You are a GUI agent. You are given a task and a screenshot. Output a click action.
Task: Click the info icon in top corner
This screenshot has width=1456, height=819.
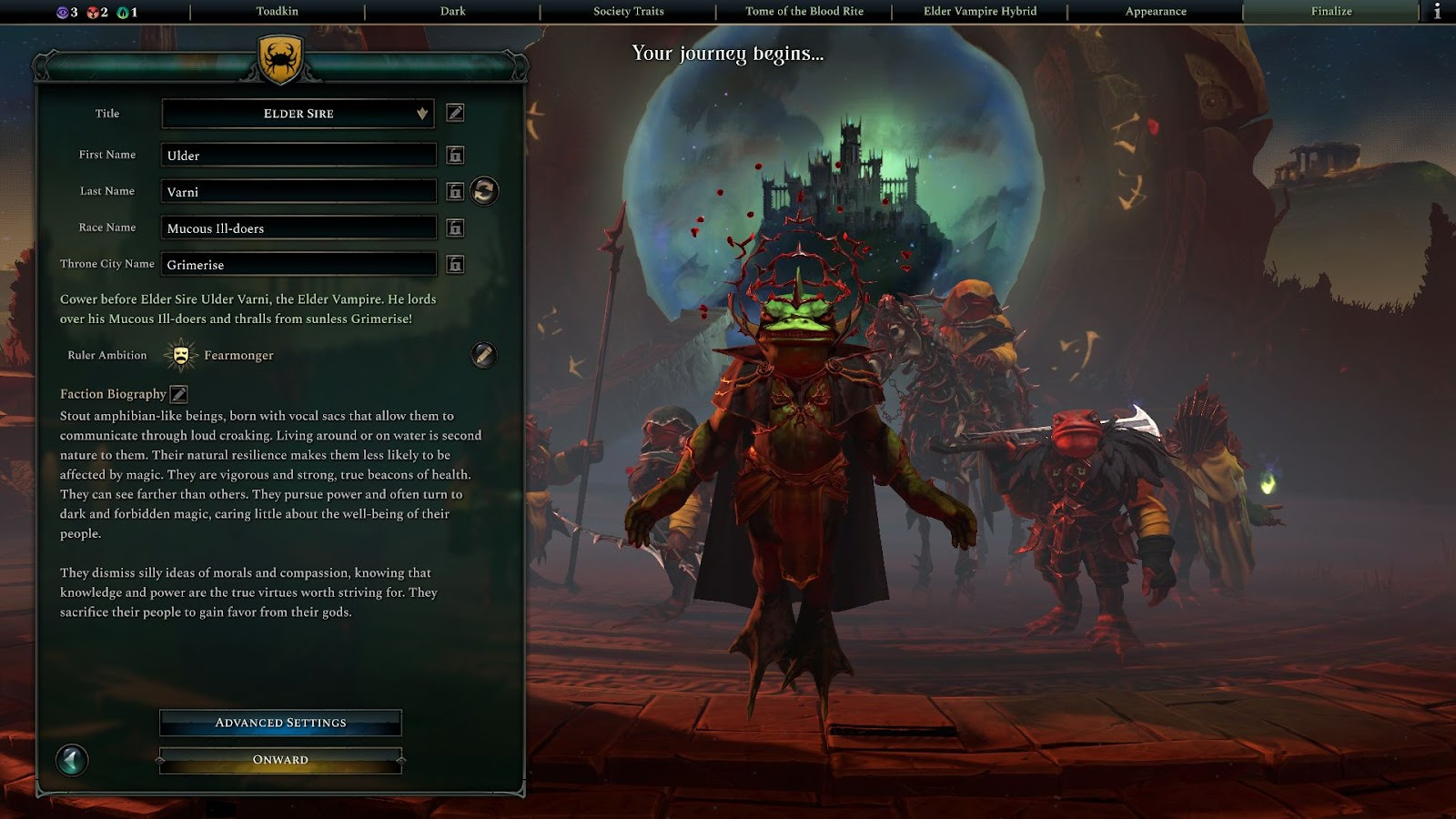point(1437,12)
